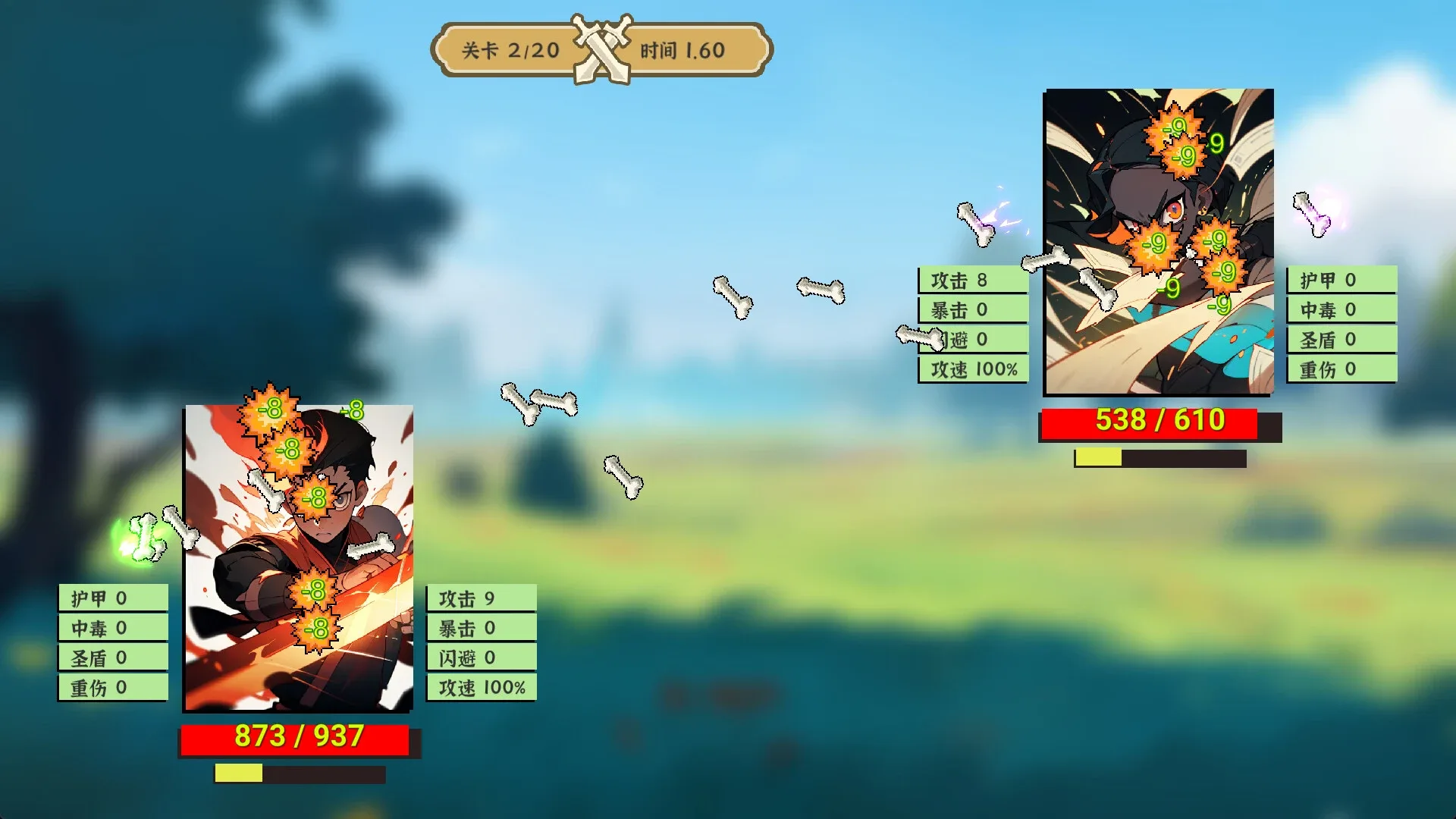Toggle the 重伤 stat entry for the left hero
Viewport: 1456px width, 819px height.
coord(112,689)
